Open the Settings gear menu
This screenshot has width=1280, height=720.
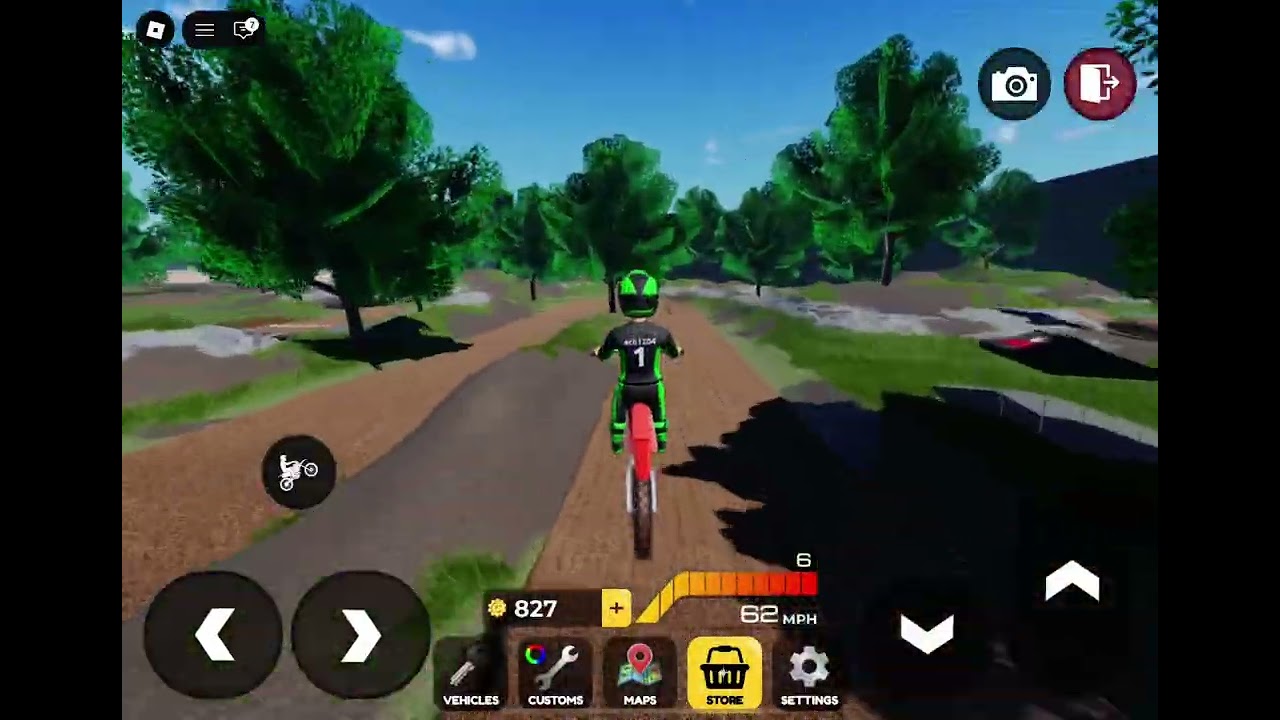(x=809, y=674)
